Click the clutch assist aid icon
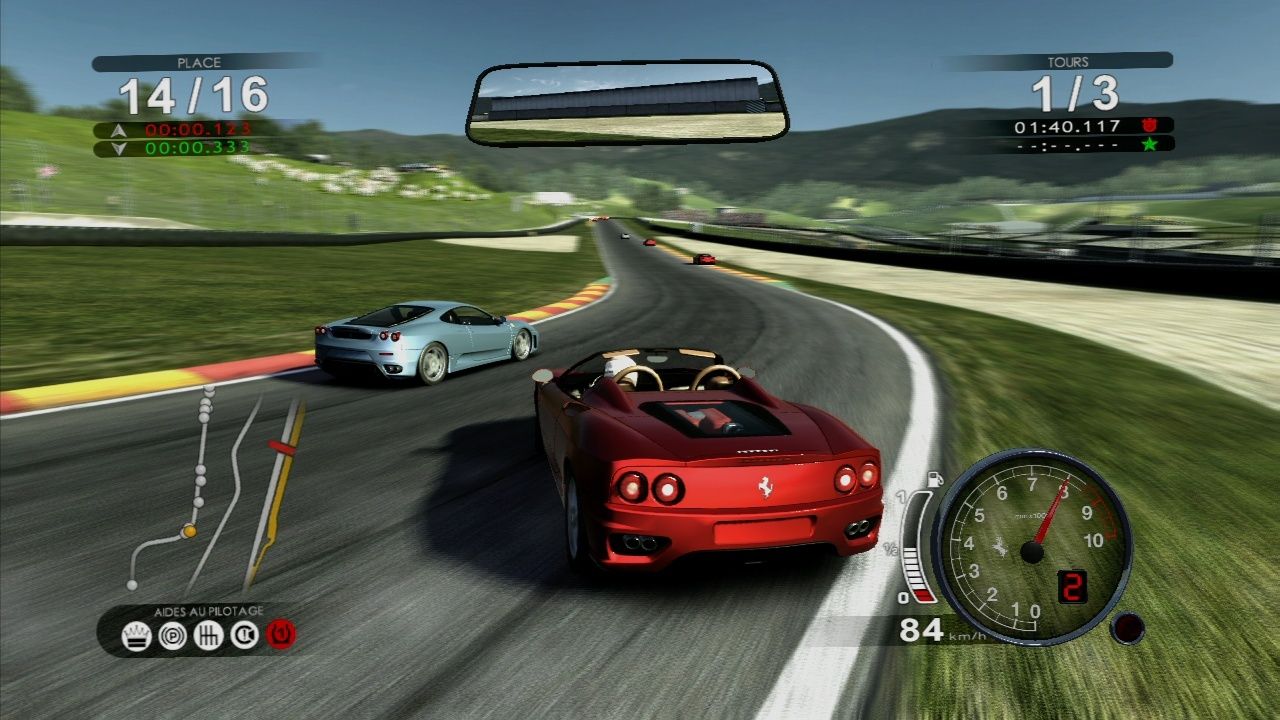Viewport: 1280px width, 720px height. point(244,636)
